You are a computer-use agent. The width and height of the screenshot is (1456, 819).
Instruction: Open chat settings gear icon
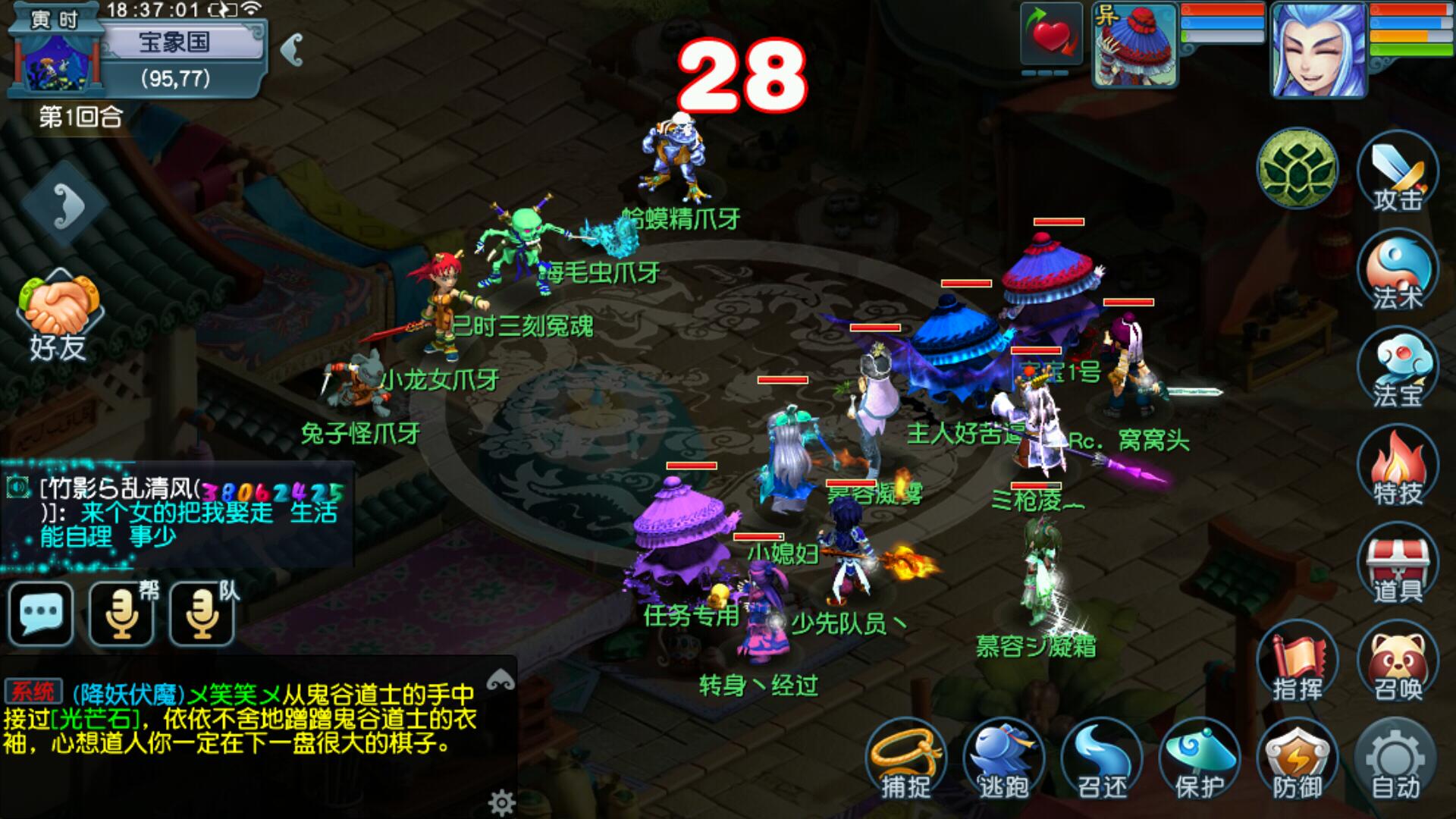(501, 801)
